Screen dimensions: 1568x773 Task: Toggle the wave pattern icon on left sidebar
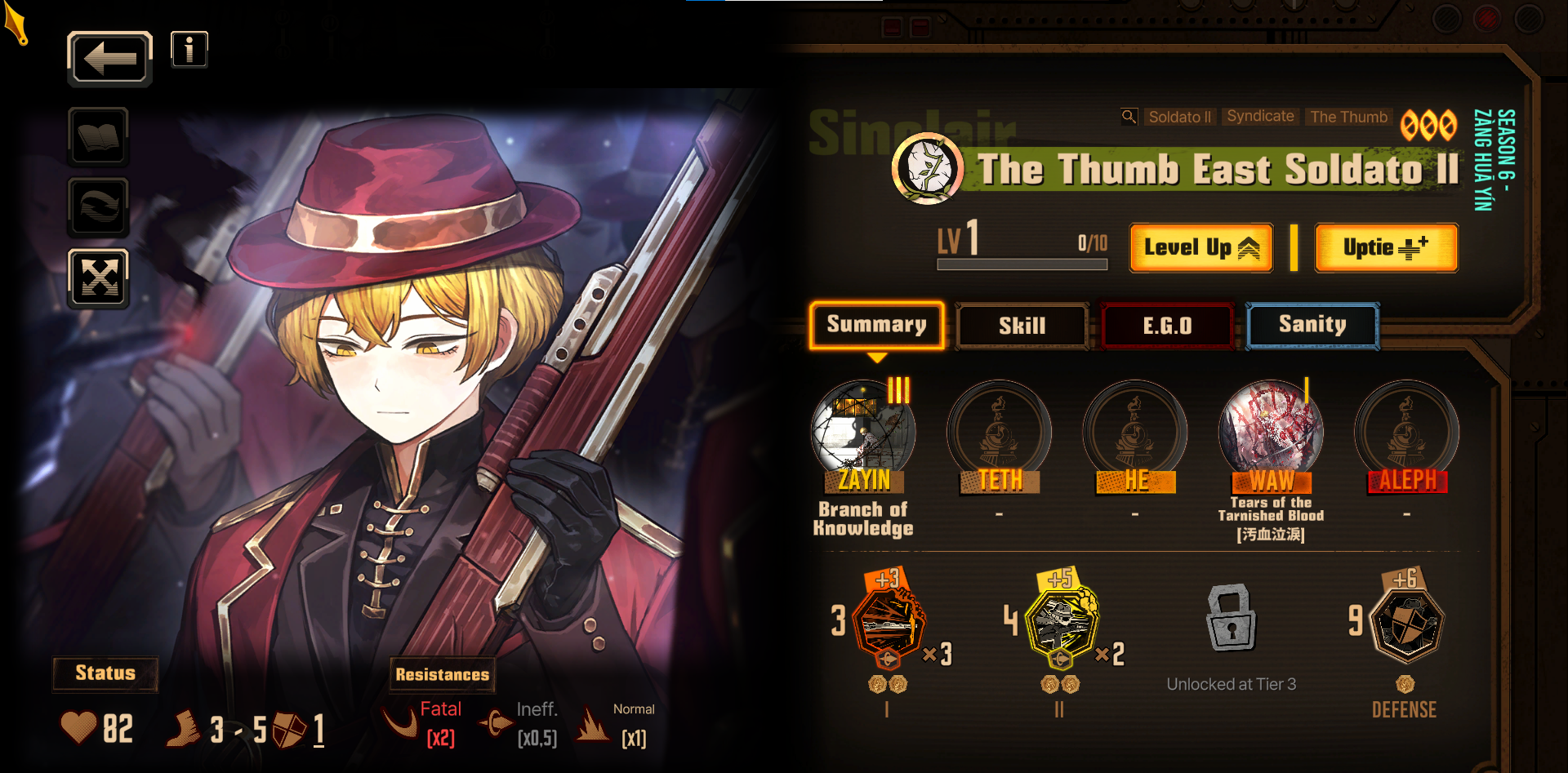(x=98, y=207)
